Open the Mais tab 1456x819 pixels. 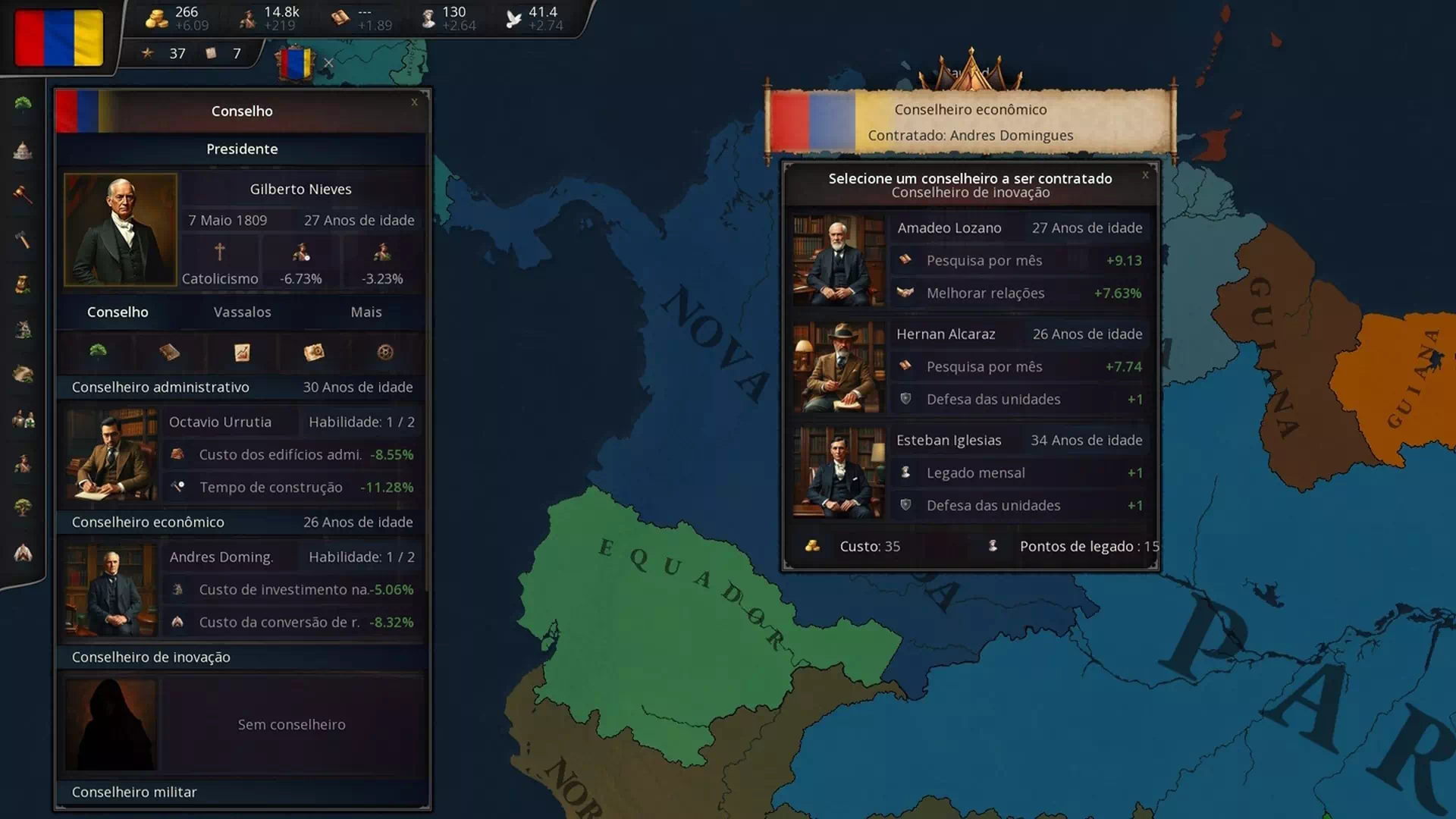(x=366, y=312)
